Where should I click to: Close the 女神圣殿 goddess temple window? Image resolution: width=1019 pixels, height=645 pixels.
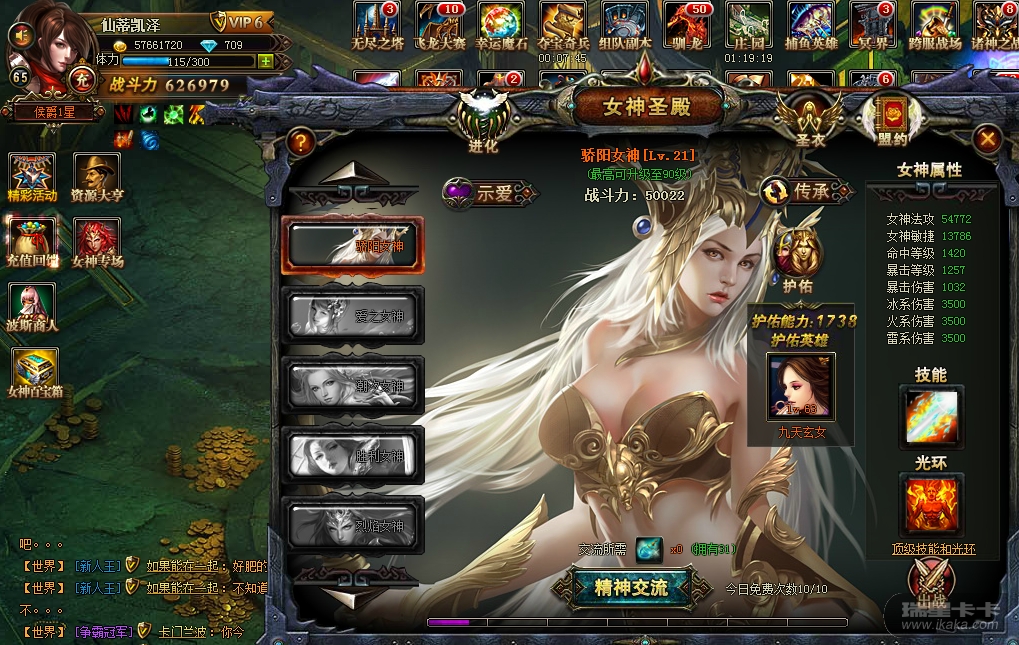tap(987, 140)
